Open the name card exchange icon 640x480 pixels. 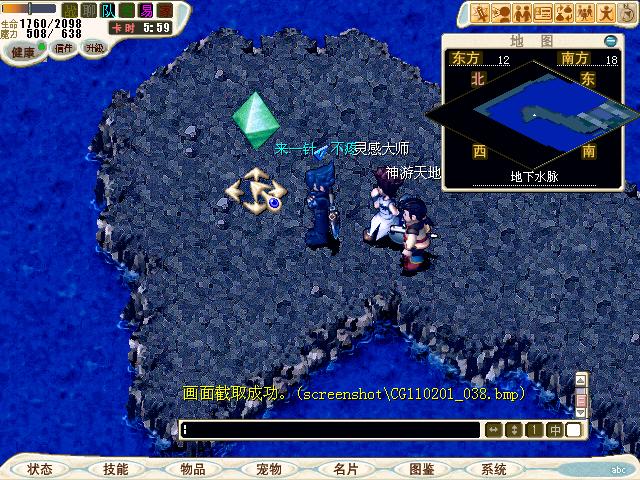point(544,12)
